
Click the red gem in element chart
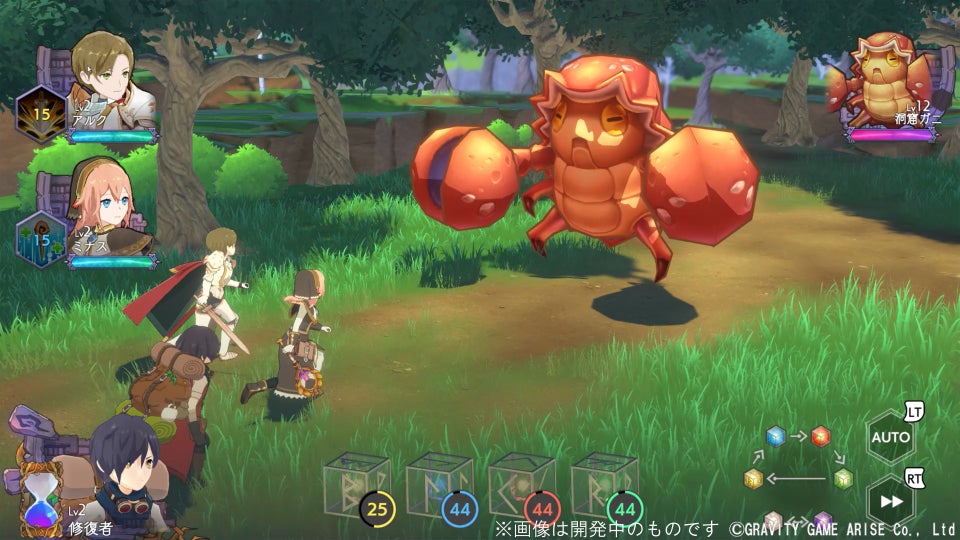coord(820,435)
